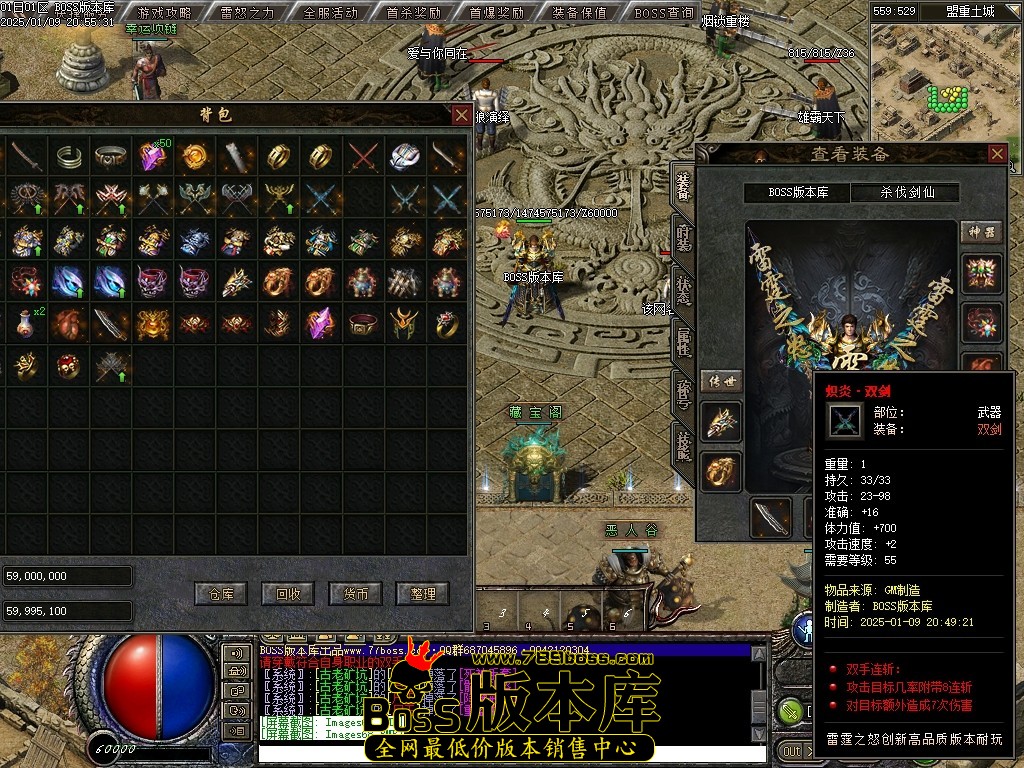The height and width of the screenshot is (768, 1024).
Task: Open the 全服活动 events menu
Action: (330, 13)
